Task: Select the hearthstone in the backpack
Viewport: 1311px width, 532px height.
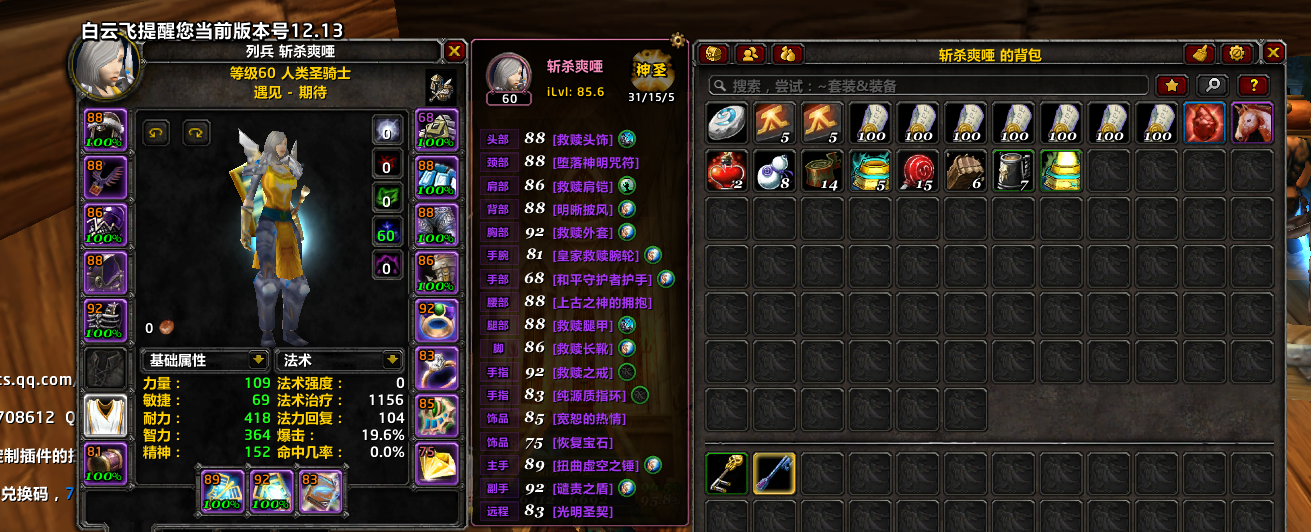Action: pyautogui.click(x=727, y=123)
